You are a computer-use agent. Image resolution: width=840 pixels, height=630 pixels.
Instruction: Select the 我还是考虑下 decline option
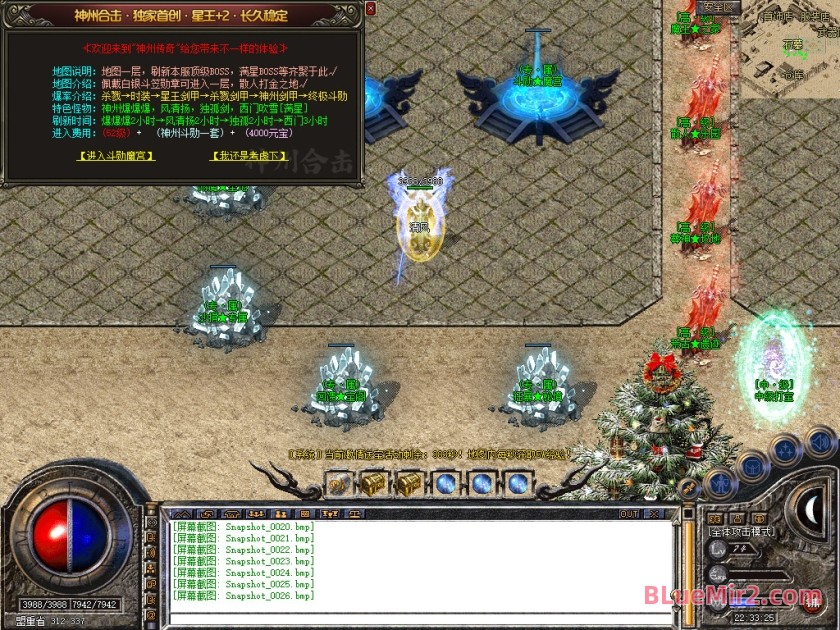(248, 156)
